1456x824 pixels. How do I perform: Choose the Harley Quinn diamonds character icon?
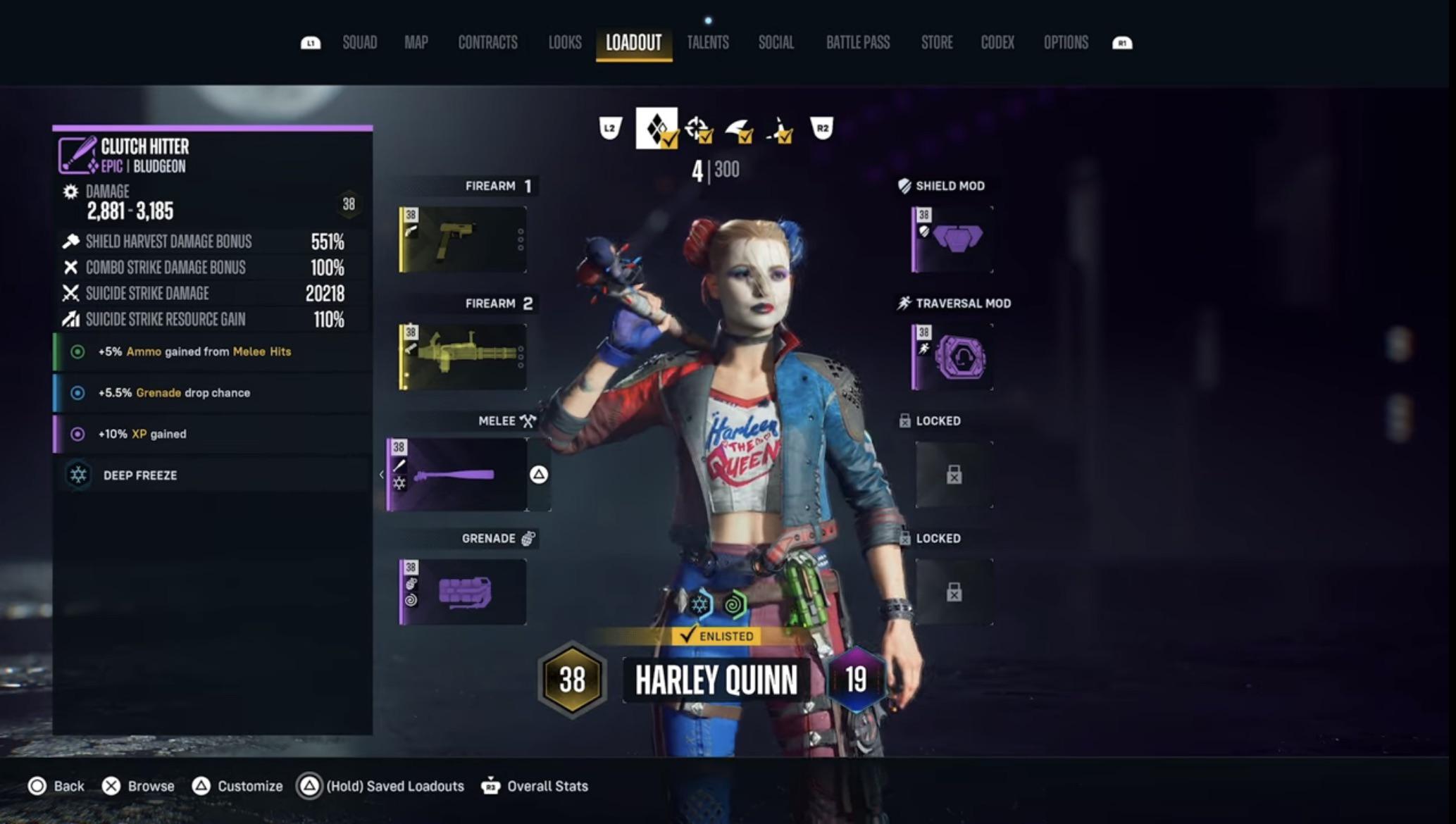point(657,128)
